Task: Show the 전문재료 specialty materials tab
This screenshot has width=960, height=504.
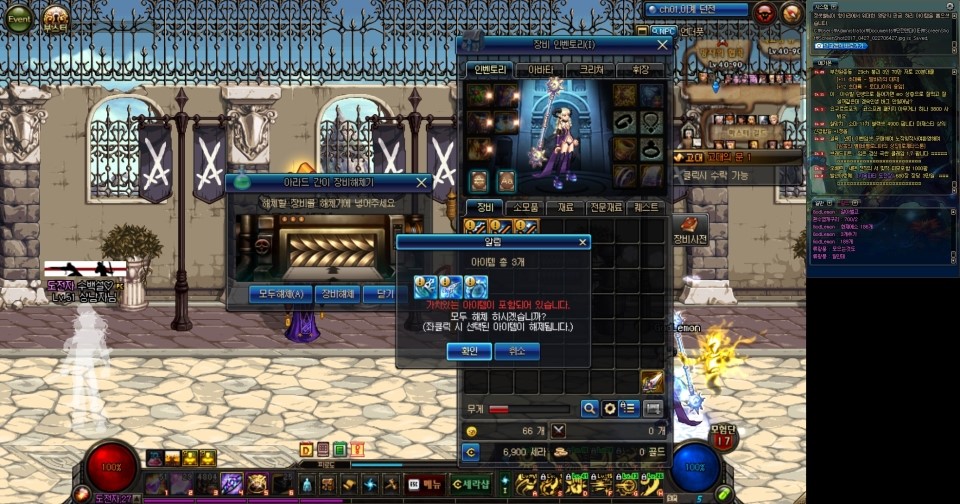Action: tap(607, 207)
